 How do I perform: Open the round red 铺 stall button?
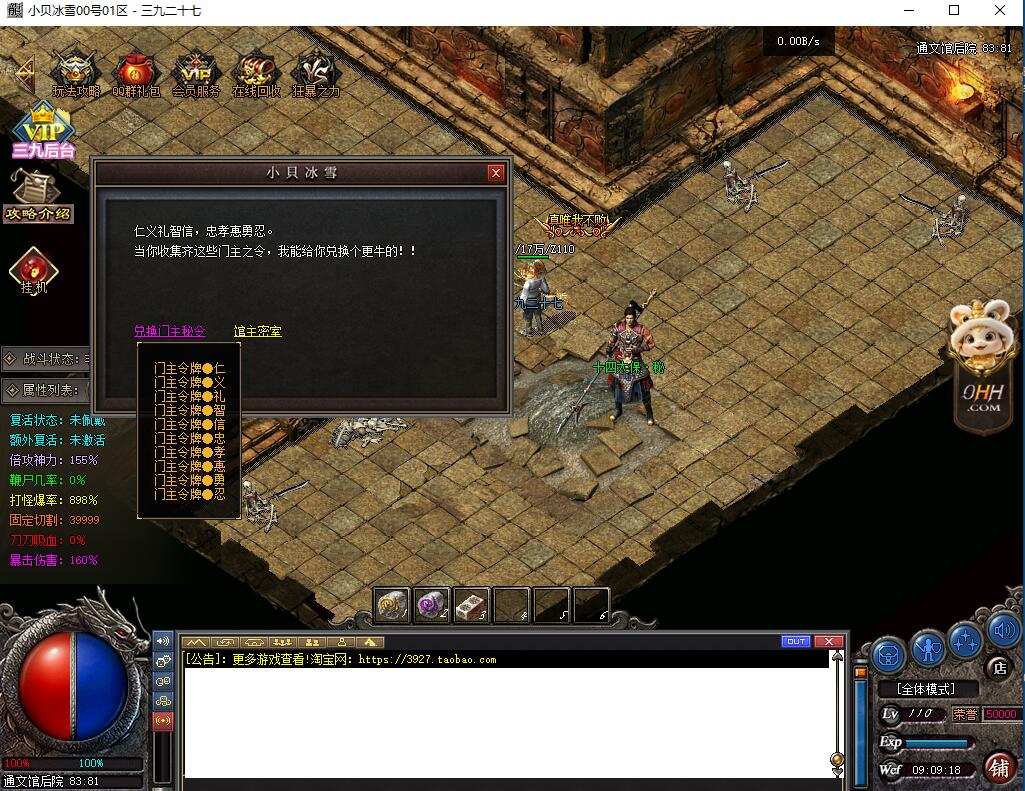coord(998,766)
